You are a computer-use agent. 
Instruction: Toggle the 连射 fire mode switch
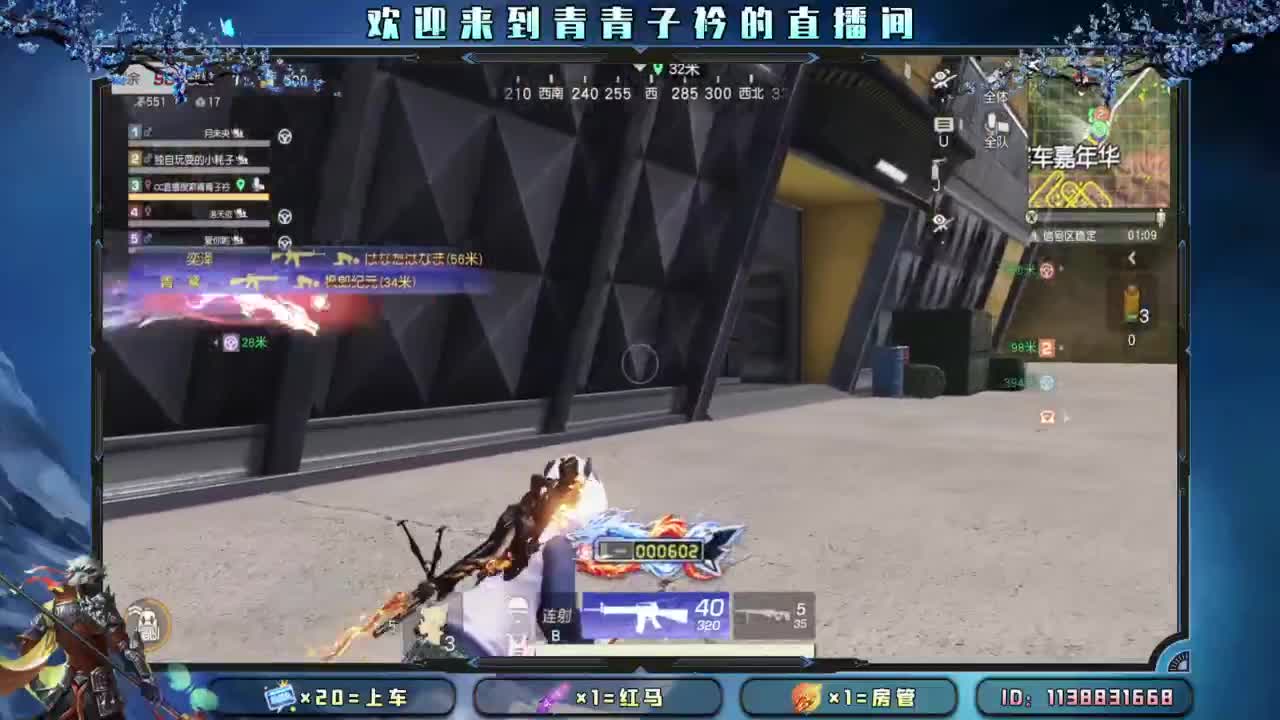[x=556, y=617]
